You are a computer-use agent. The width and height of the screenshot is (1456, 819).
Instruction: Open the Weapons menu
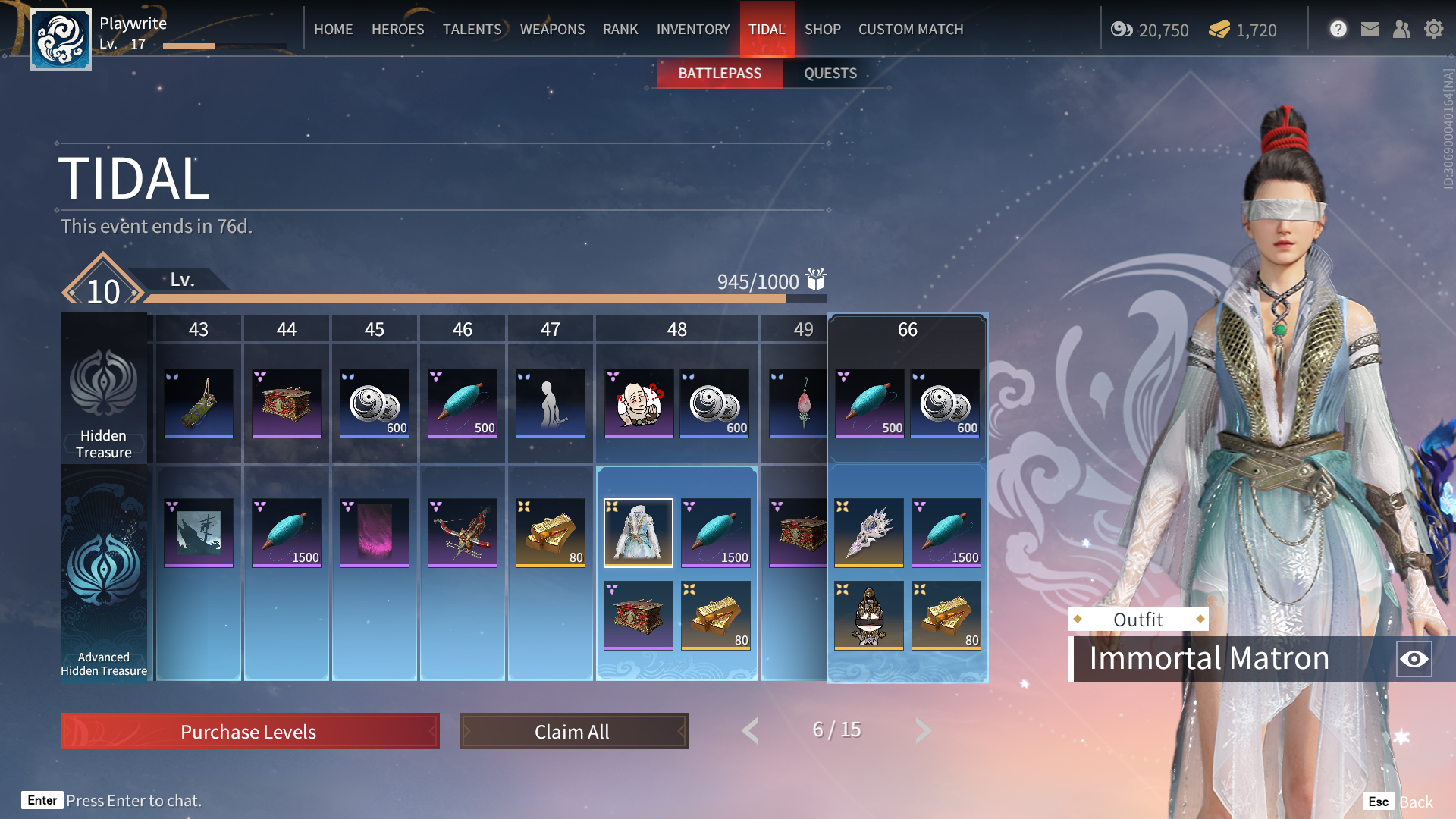pyautogui.click(x=552, y=29)
